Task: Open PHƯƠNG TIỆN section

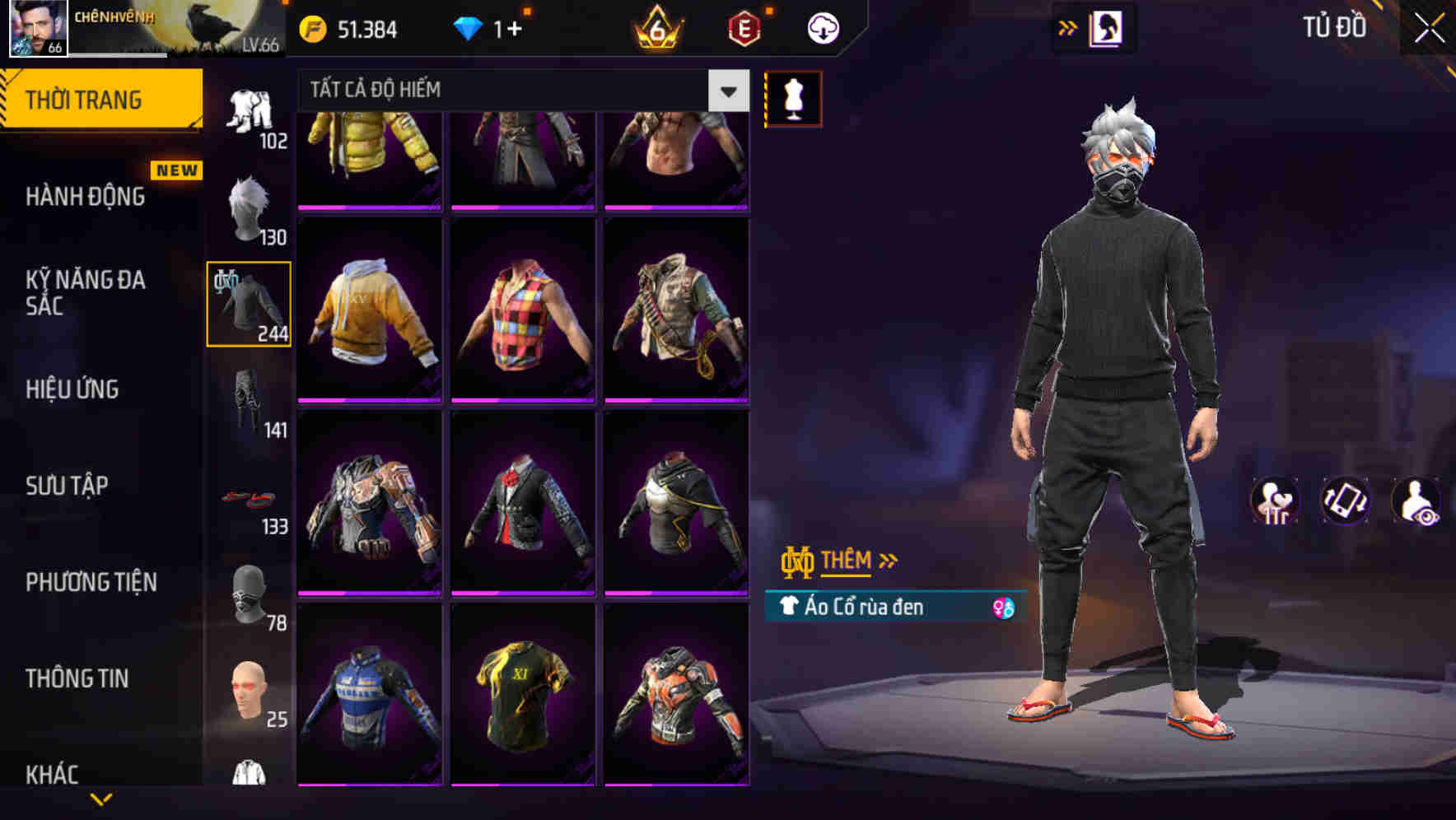Action: coord(90,582)
